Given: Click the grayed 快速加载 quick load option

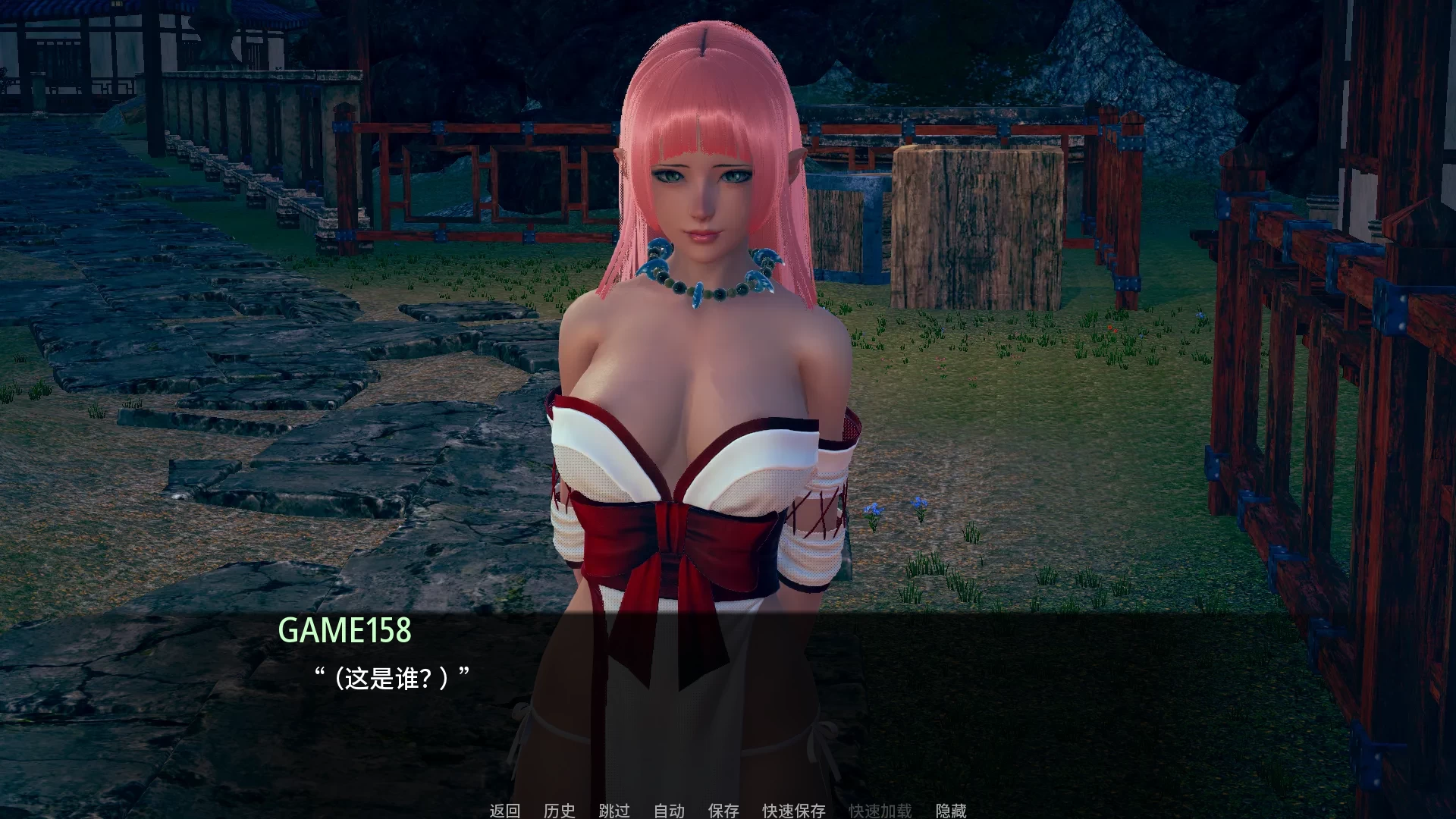Looking at the screenshot, I should point(882,810).
